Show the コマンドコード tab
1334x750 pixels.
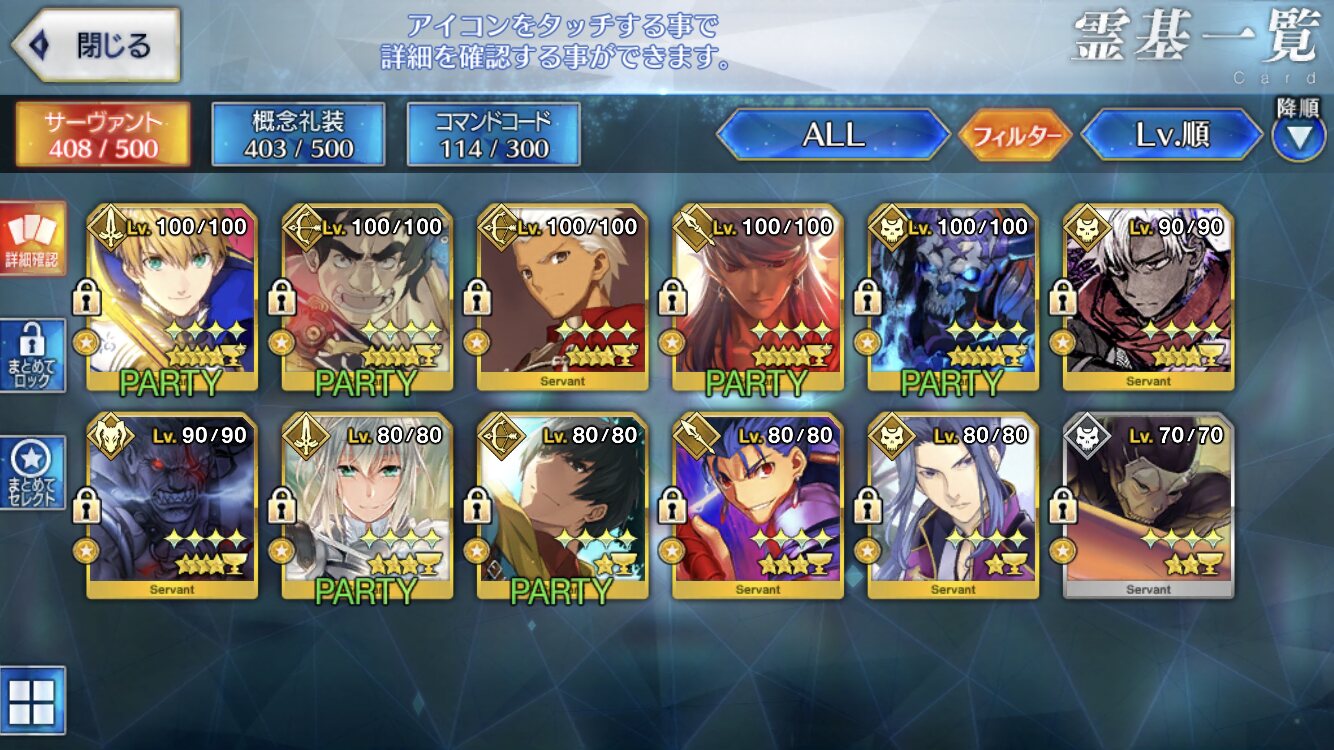tap(493, 134)
